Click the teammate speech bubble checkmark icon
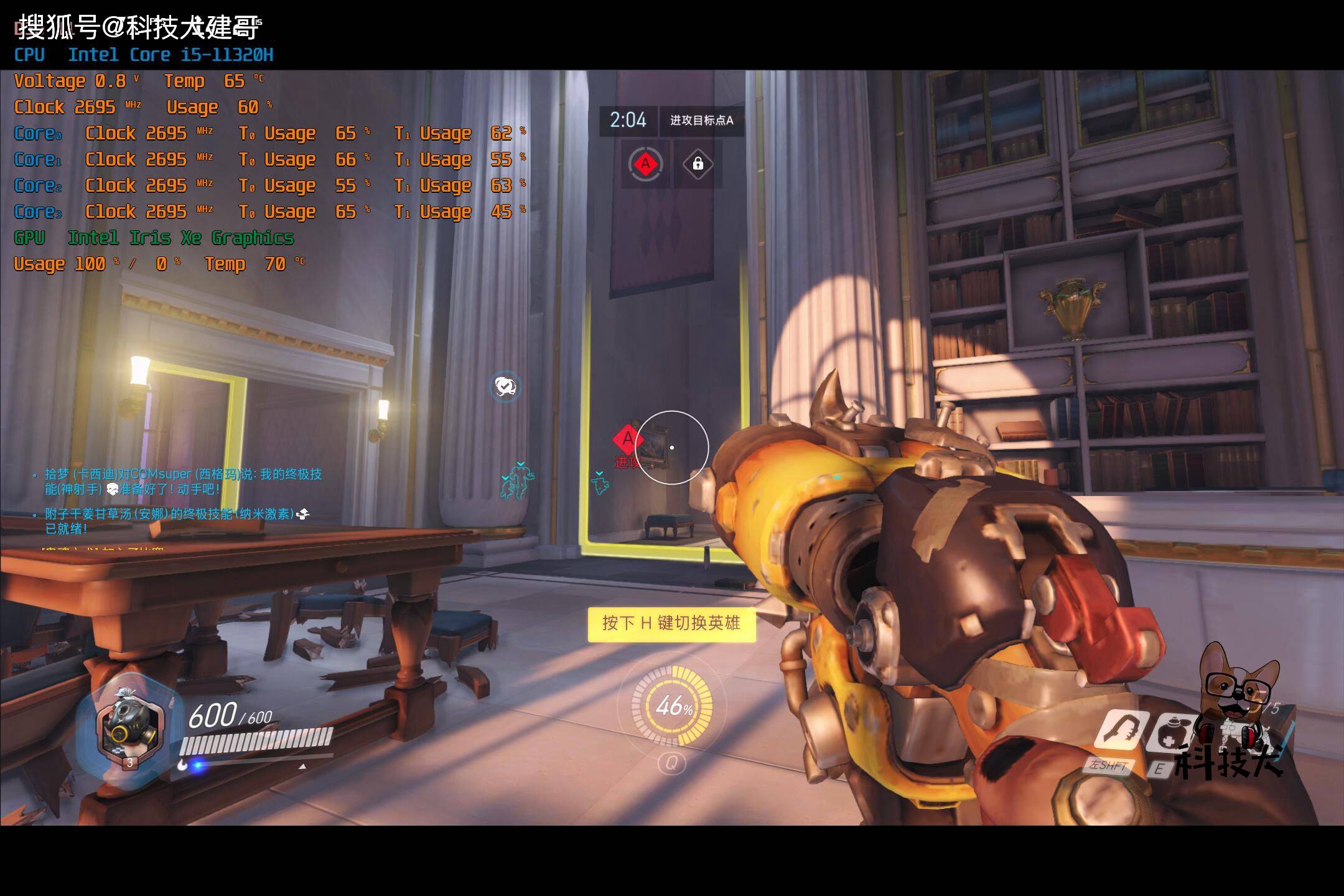Screen dimensions: 1344x896 point(505,387)
